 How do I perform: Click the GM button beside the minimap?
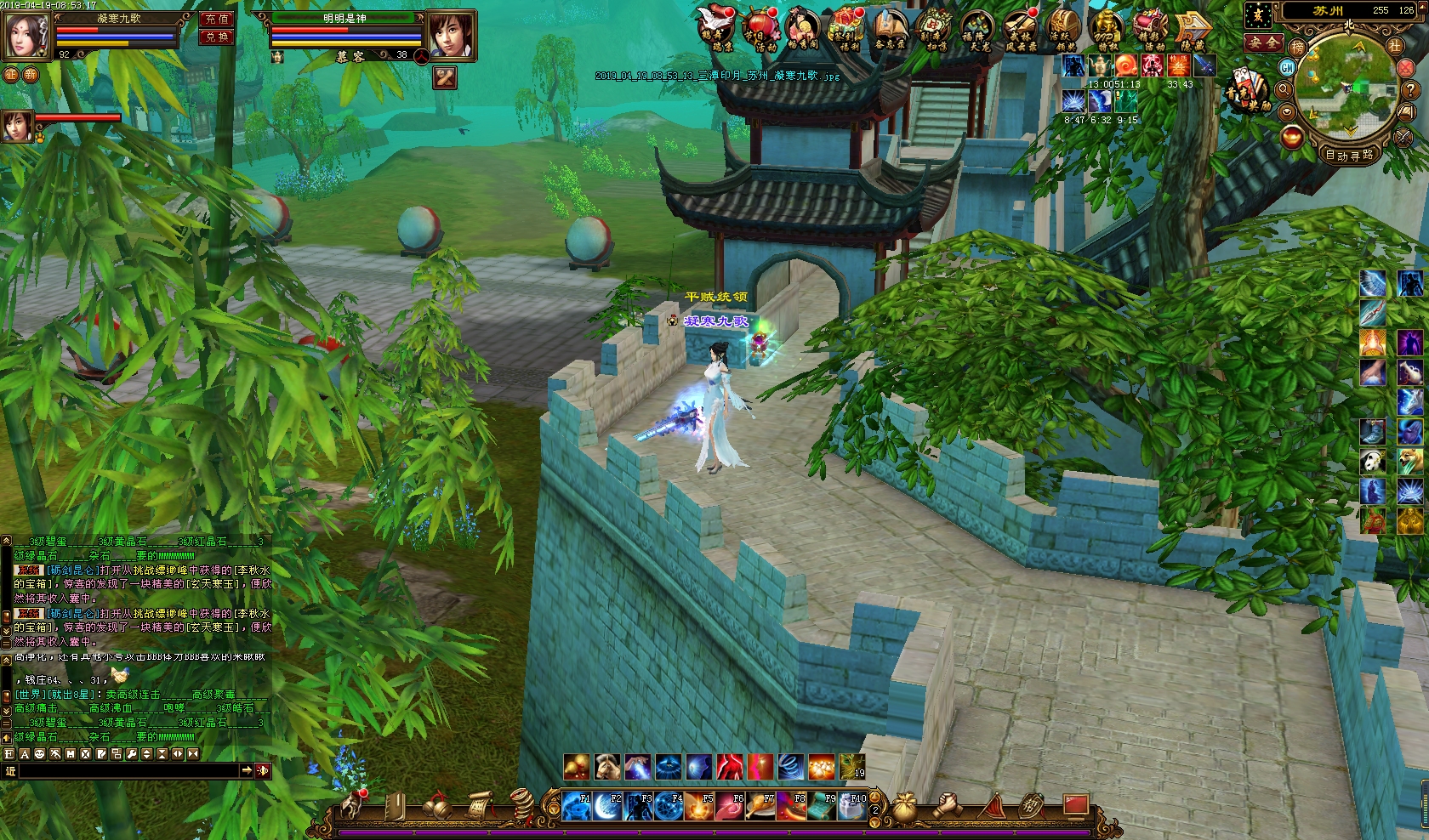pos(1287,67)
